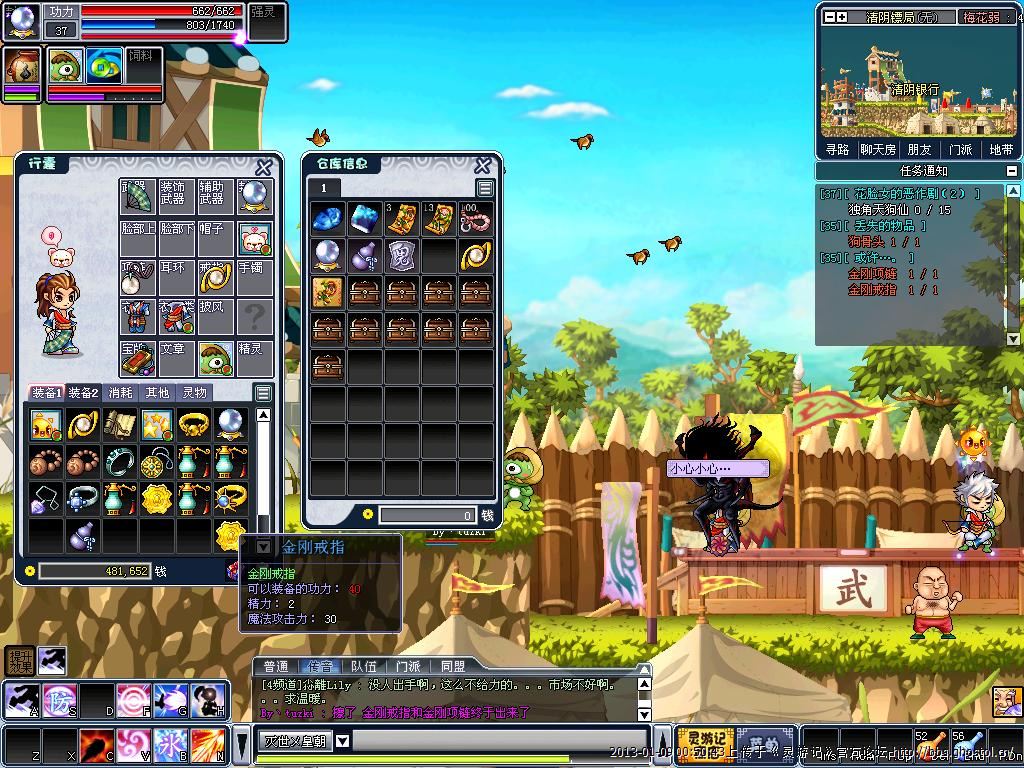Collapse the 任务通知 quest tracker

pos(1012,171)
